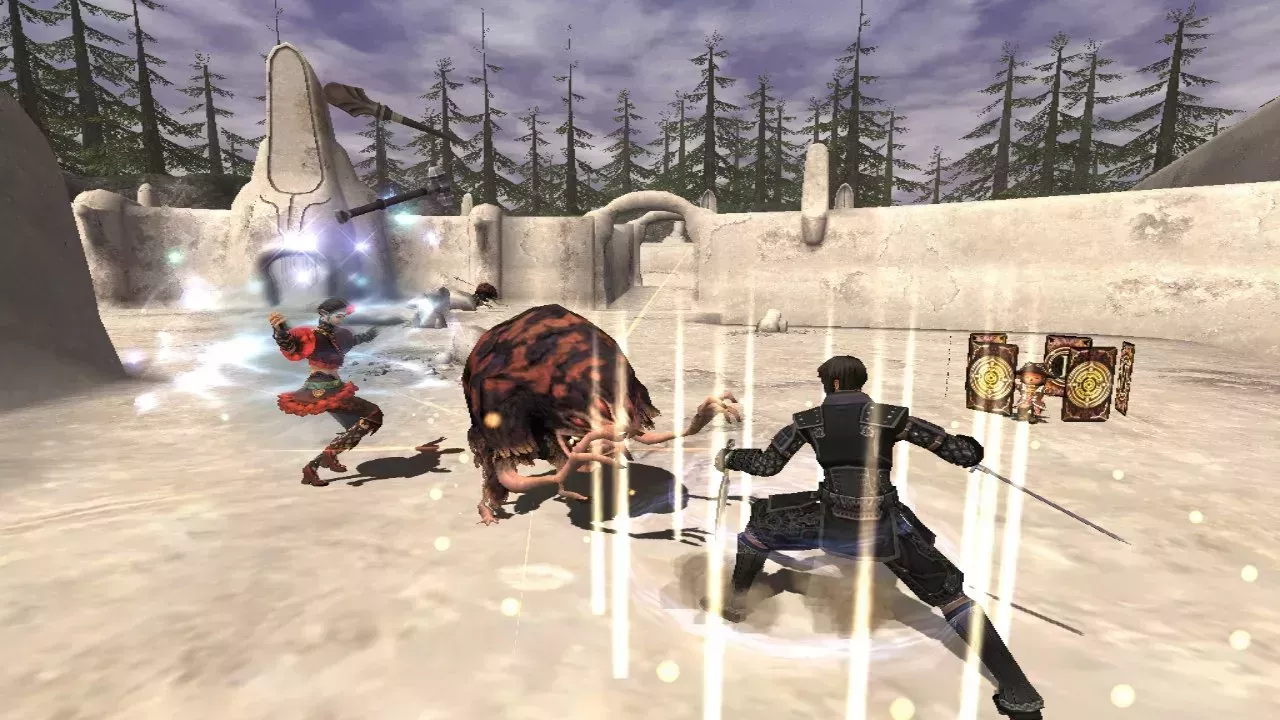Click the large card behind the puppet
Image resolution: width=1280 pixels, height=720 pixels.
point(1058,360)
